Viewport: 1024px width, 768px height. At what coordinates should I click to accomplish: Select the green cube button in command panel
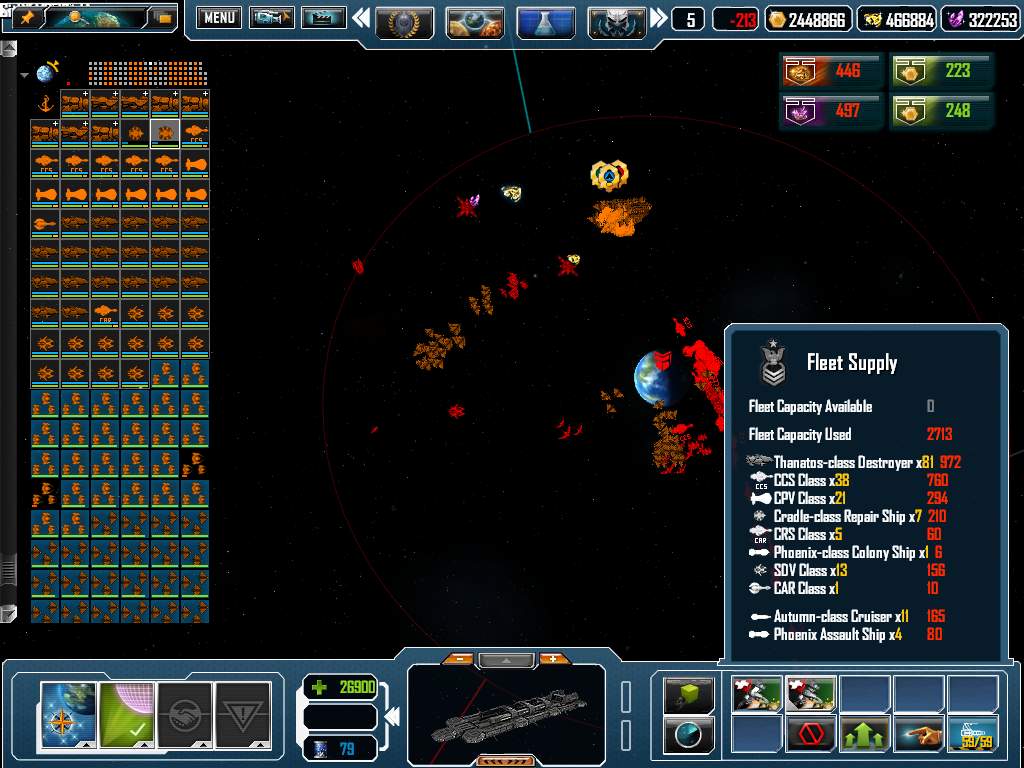click(690, 694)
